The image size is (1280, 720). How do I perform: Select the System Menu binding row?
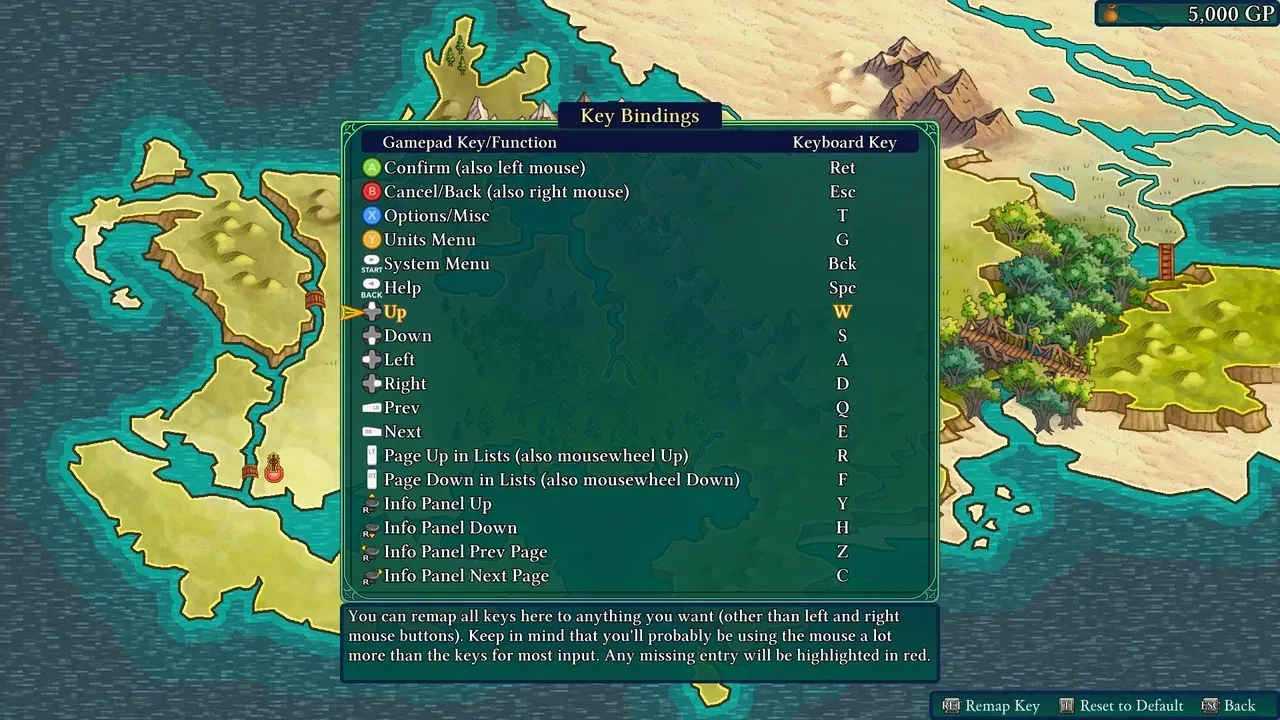(x=436, y=264)
